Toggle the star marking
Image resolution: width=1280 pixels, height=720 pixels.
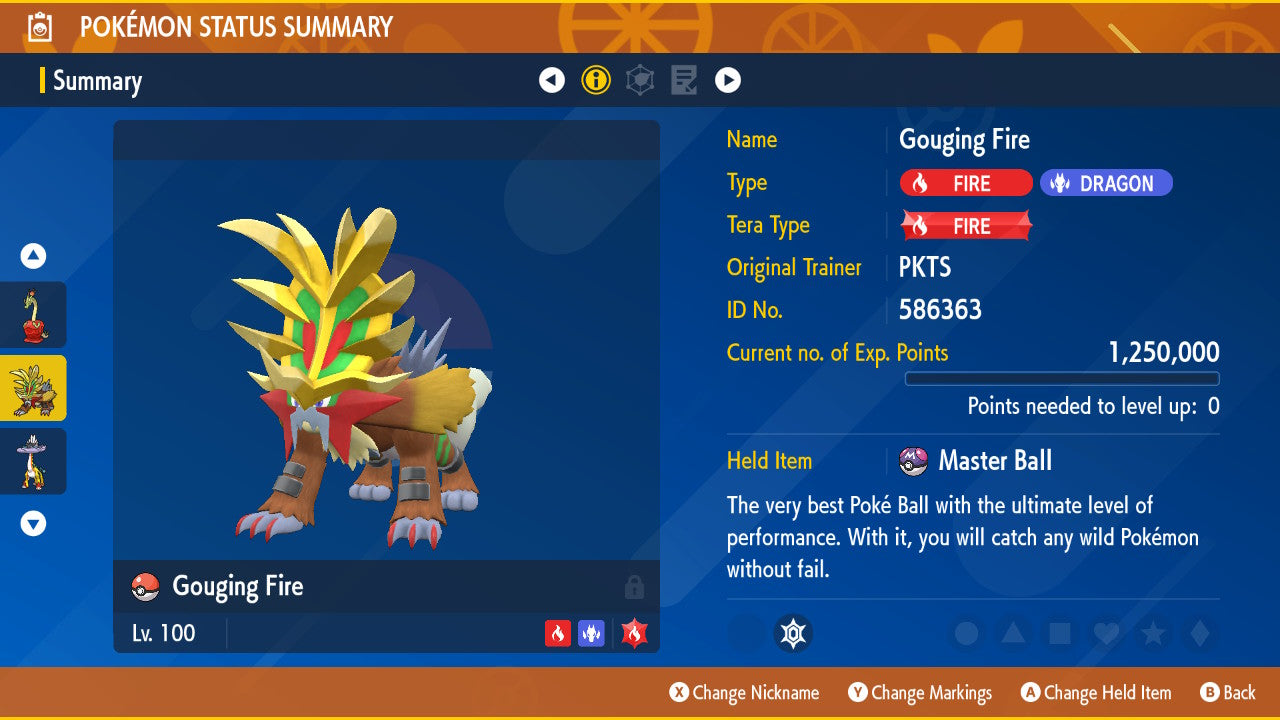pyautogui.click(x=1152, y=634)
